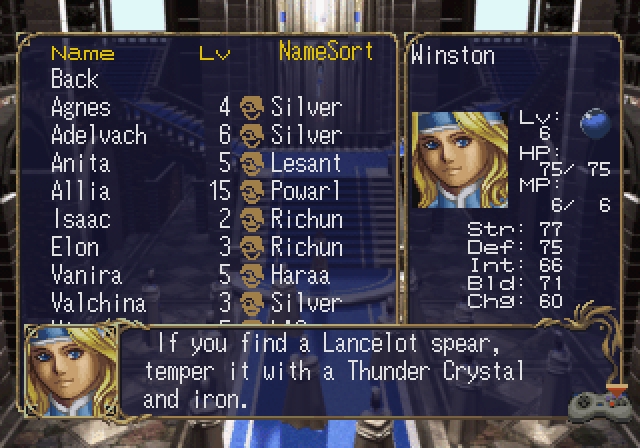The height and width of the screenshot is (448, 640).
Task: Sort the list by the Name header
Action: click(82, 53)
